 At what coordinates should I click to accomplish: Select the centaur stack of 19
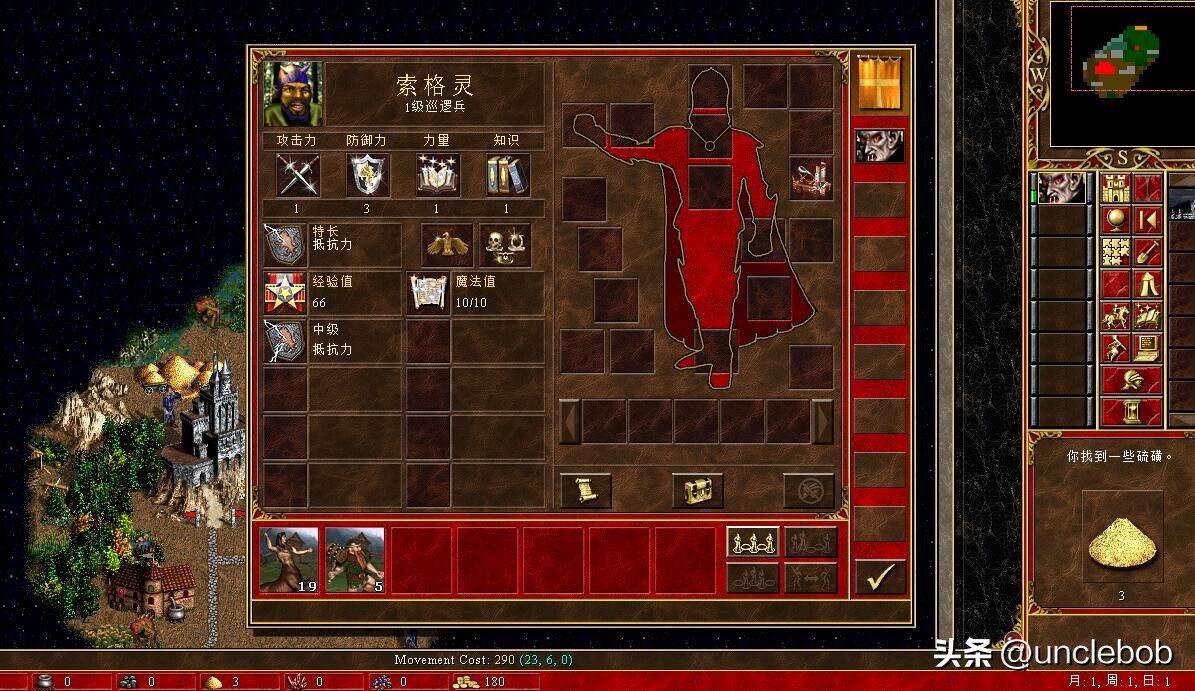click(x=289, y=560)
